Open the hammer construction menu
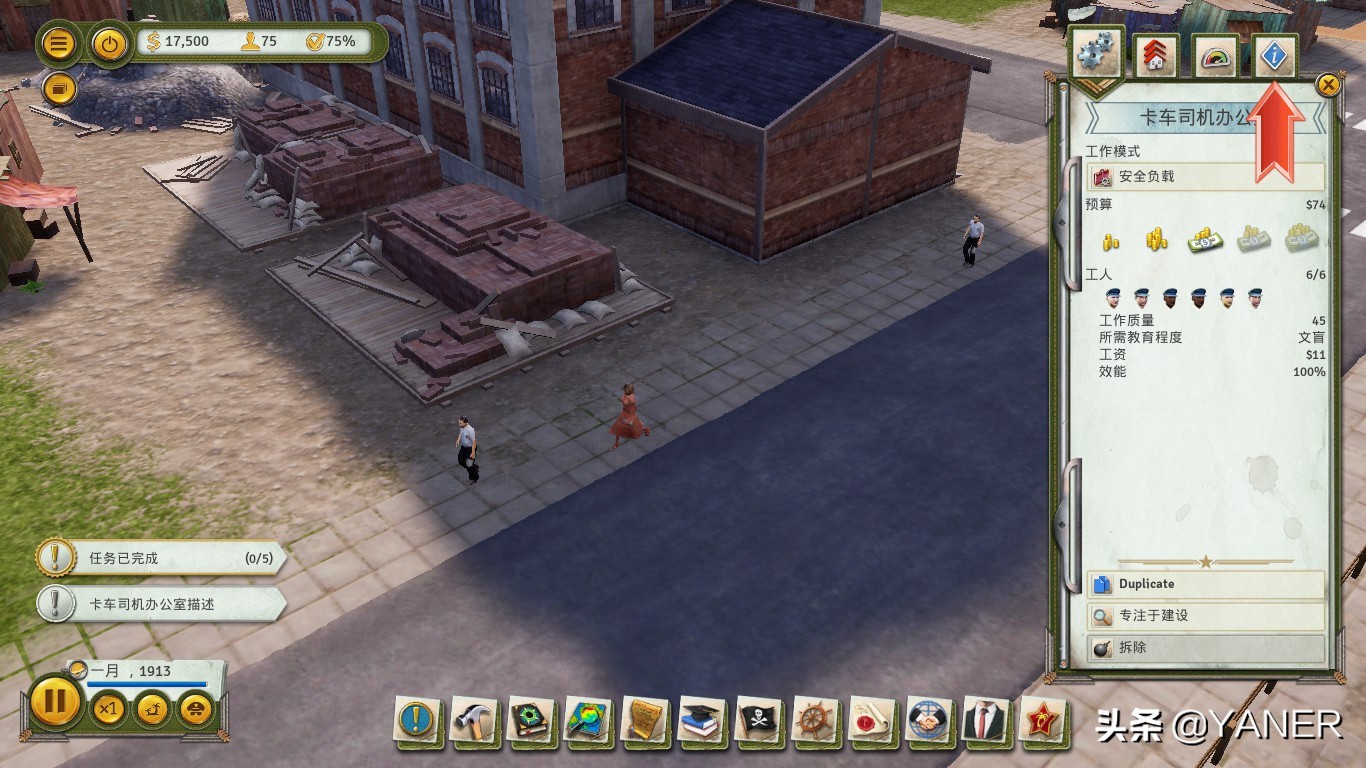 473,720
